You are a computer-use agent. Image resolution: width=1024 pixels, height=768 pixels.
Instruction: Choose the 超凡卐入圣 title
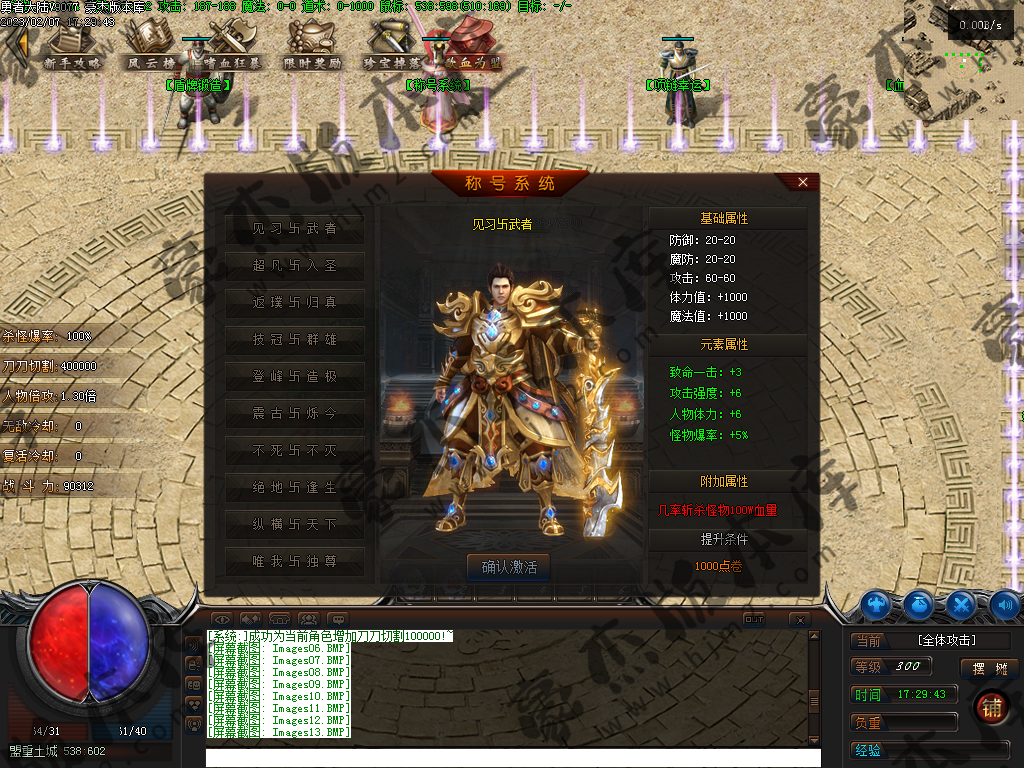tap(295, 266)
